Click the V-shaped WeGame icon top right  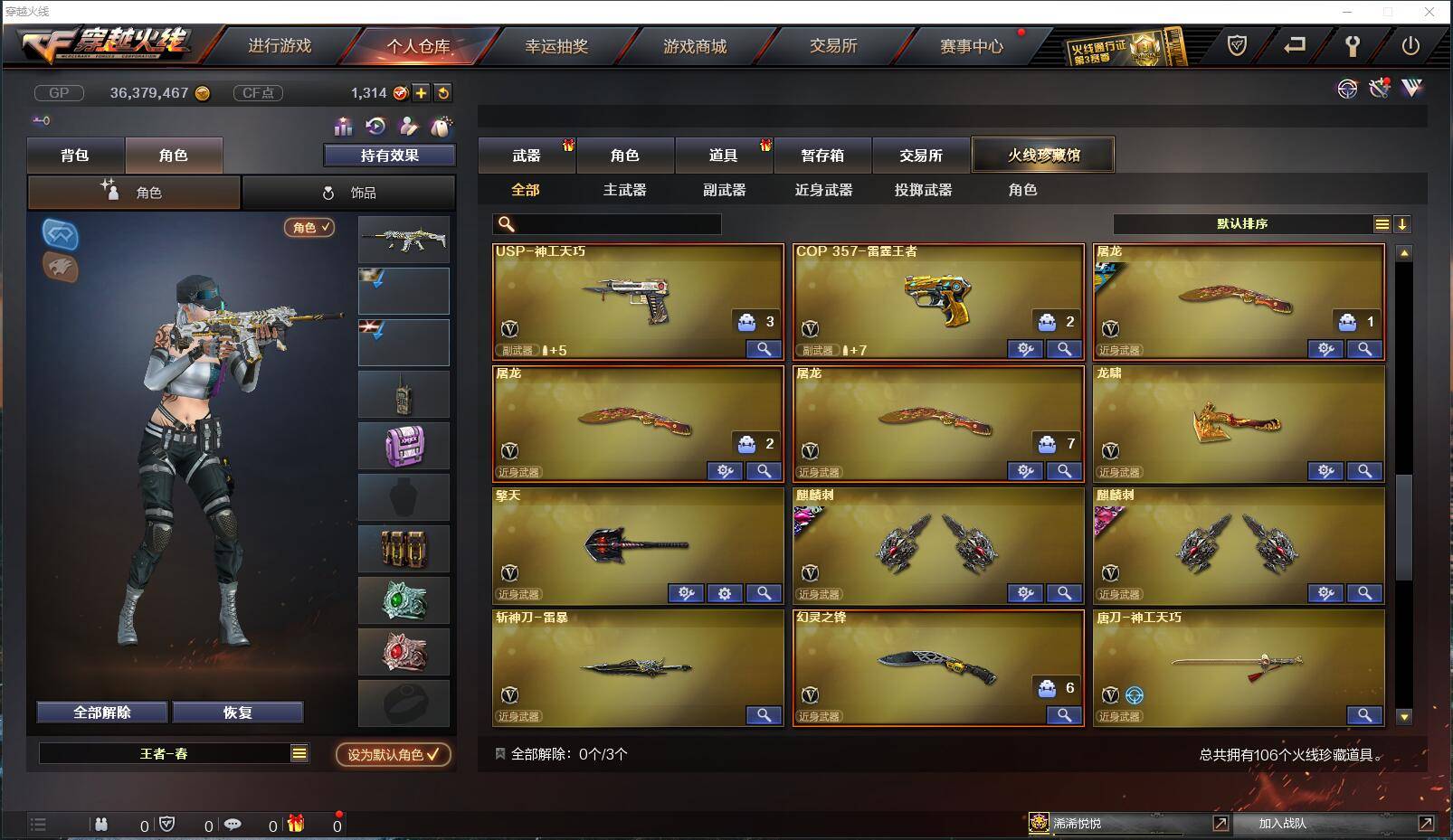point(1412,88)
